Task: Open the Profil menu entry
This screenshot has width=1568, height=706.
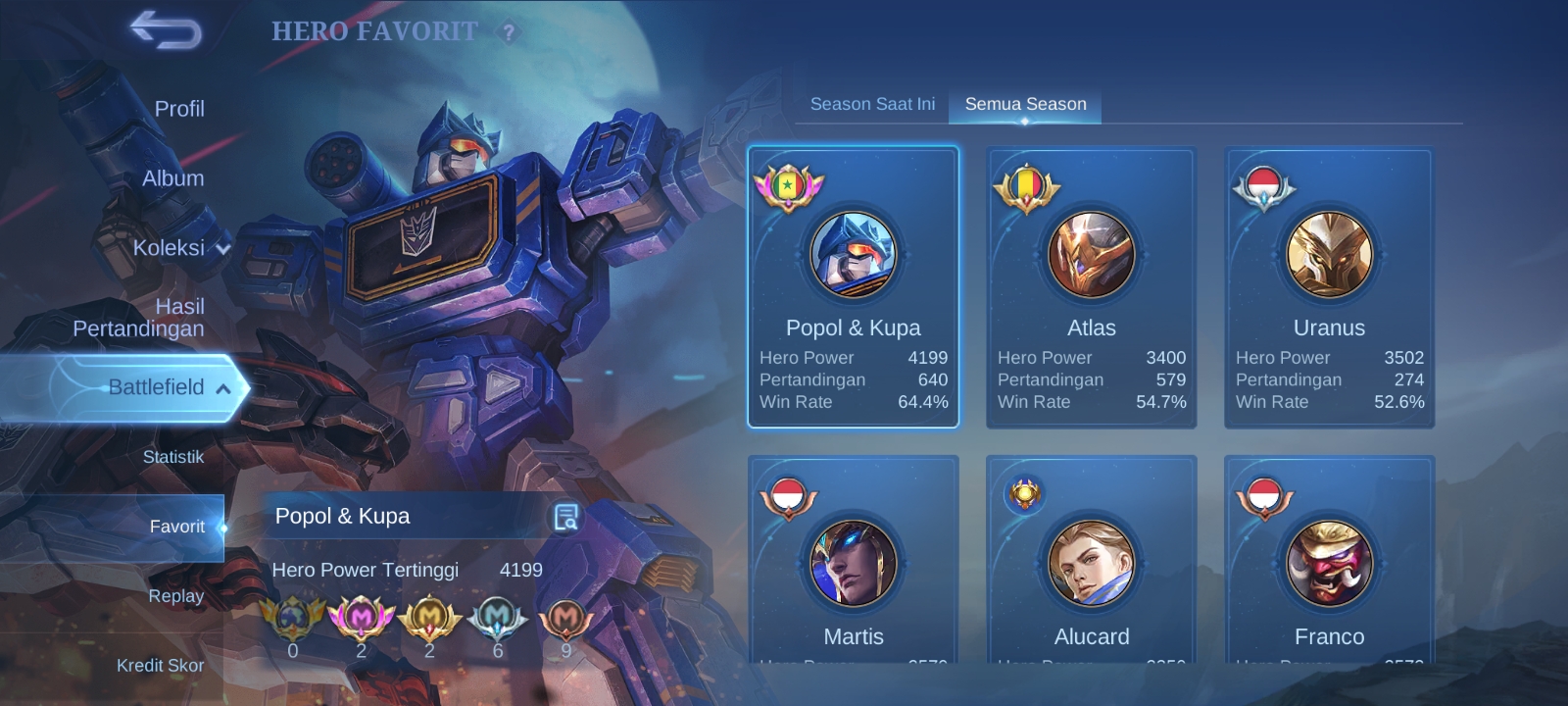Action: (x=179, y=109)
